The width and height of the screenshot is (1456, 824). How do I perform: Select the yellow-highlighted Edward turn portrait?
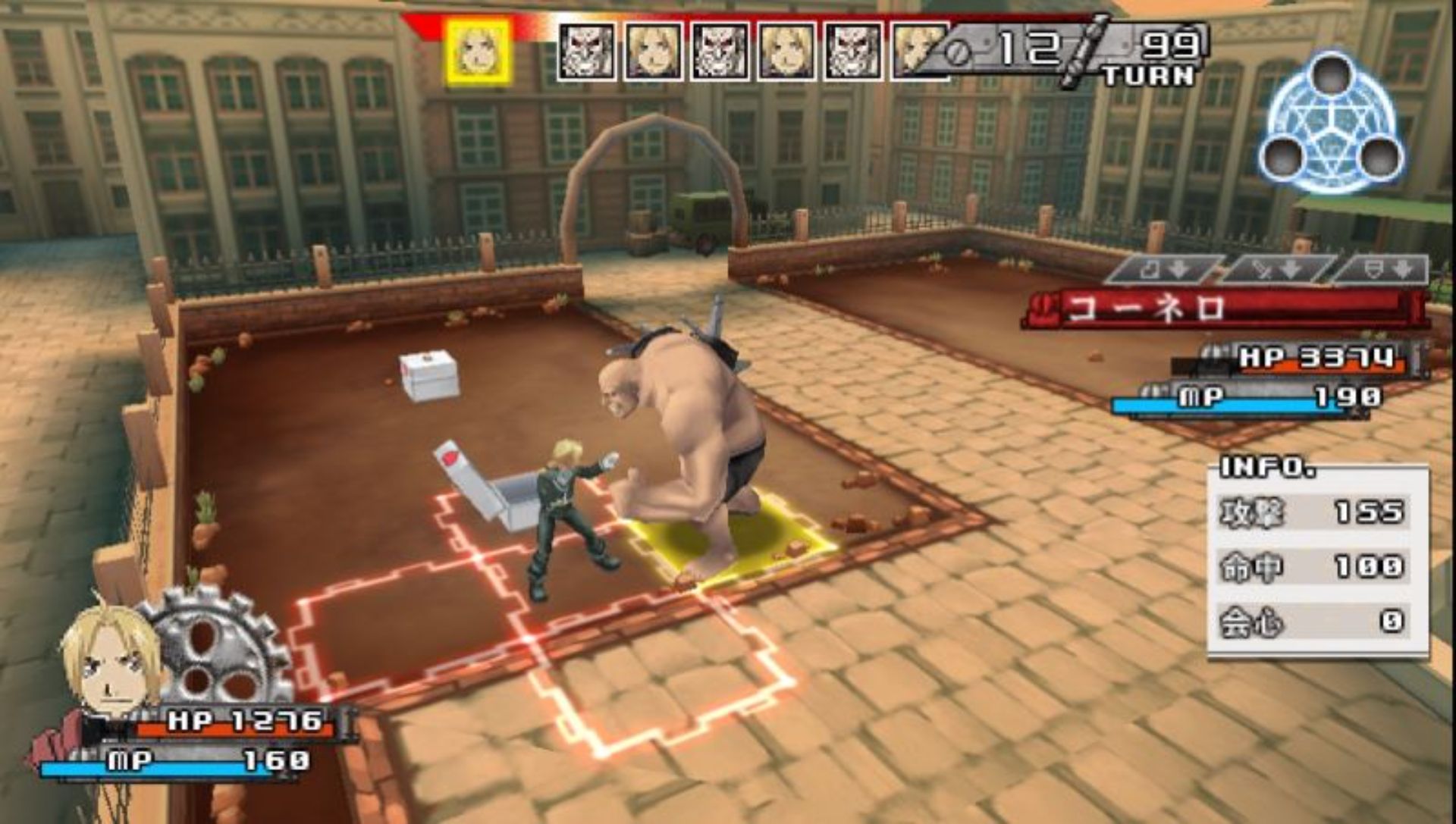(x=479, y=52)
